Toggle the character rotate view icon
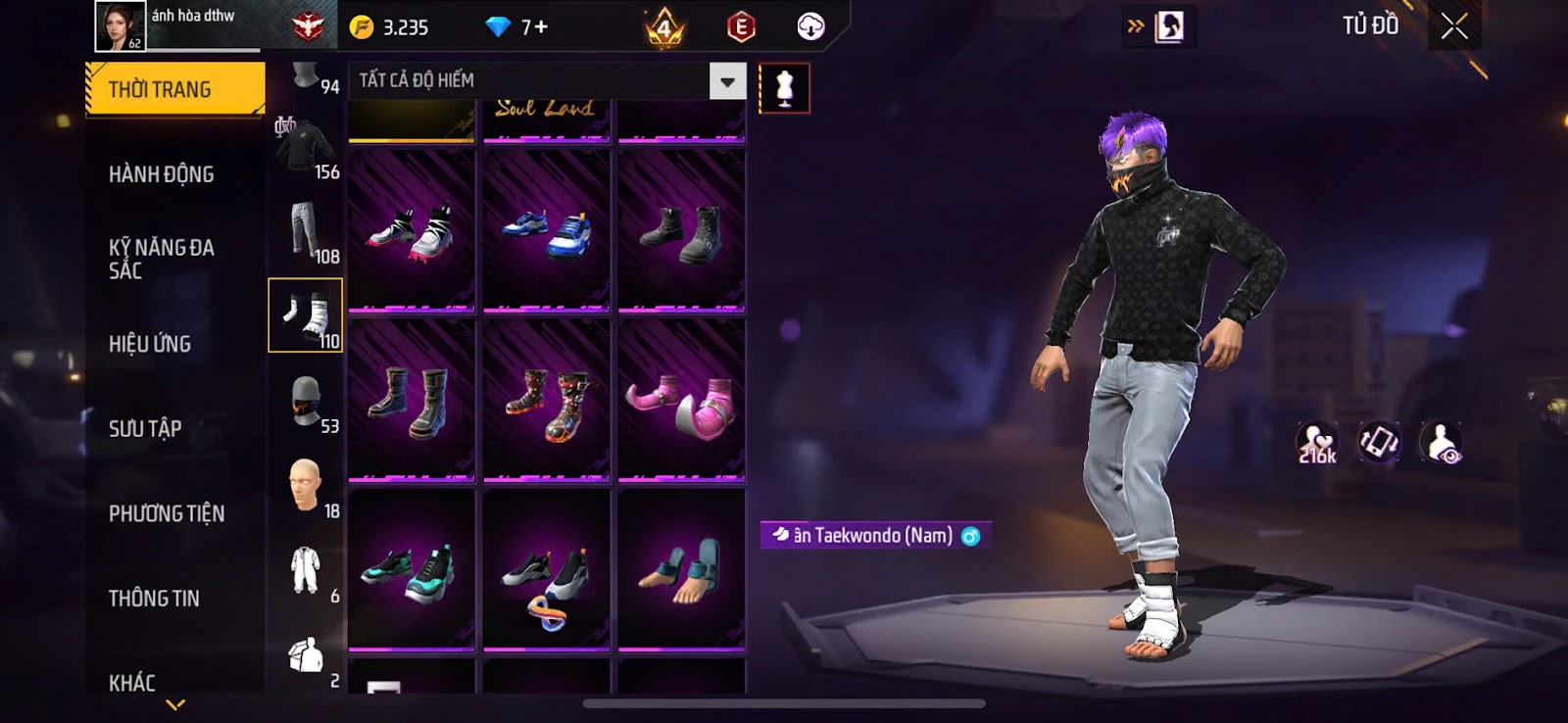 click(1379, 443)
